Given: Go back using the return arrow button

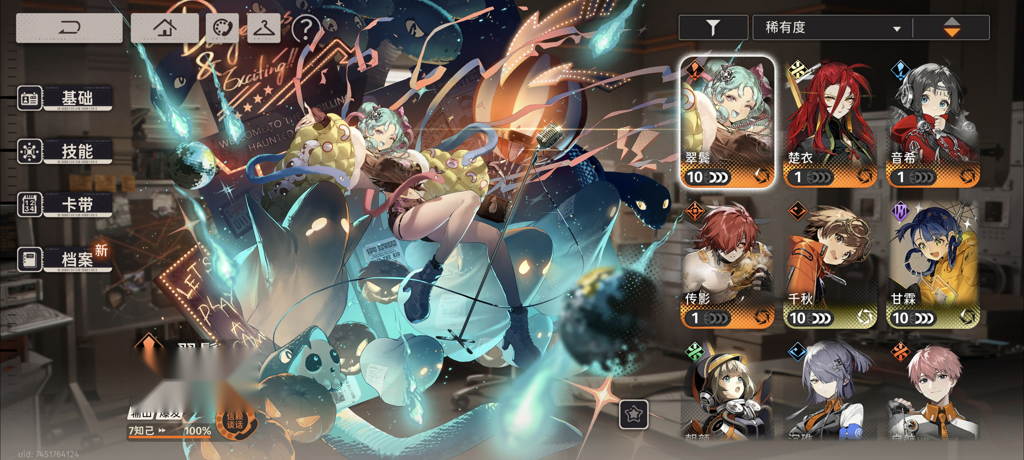Looking at the screenshot, I should coord(69,28).
